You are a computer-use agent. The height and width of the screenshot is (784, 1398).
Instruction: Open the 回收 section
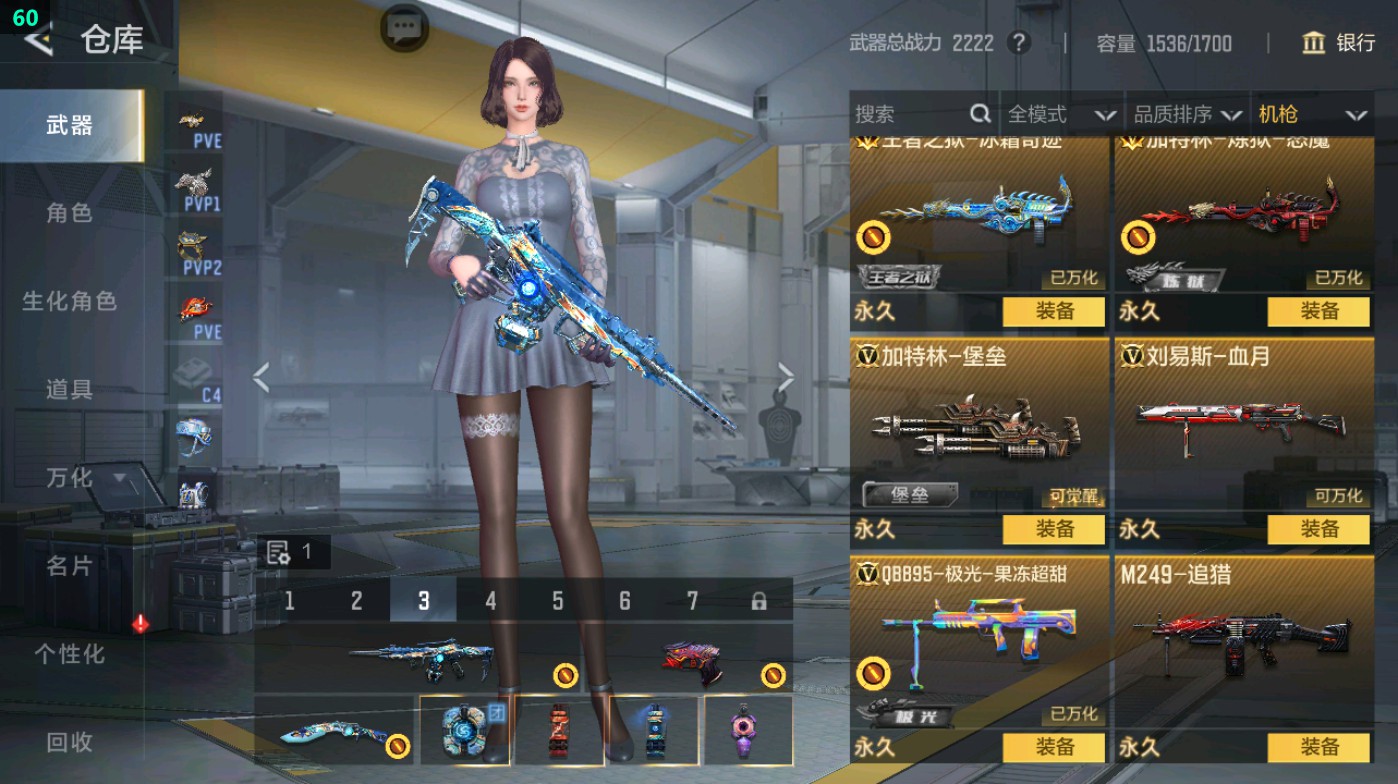click(69, 742)
